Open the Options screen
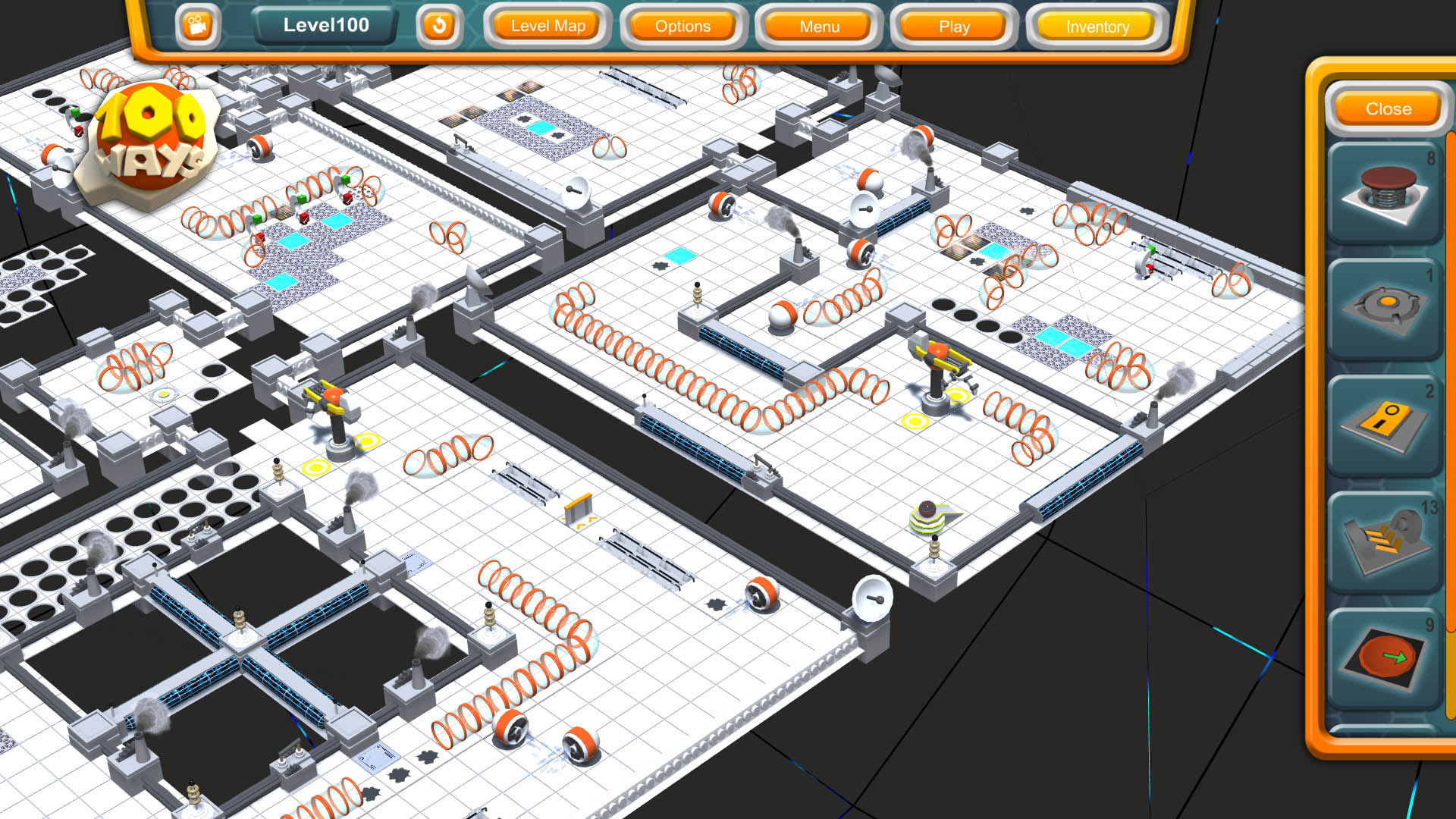Image resolution: width=1456 pixels, height=819 pixels. coord(681,26)
